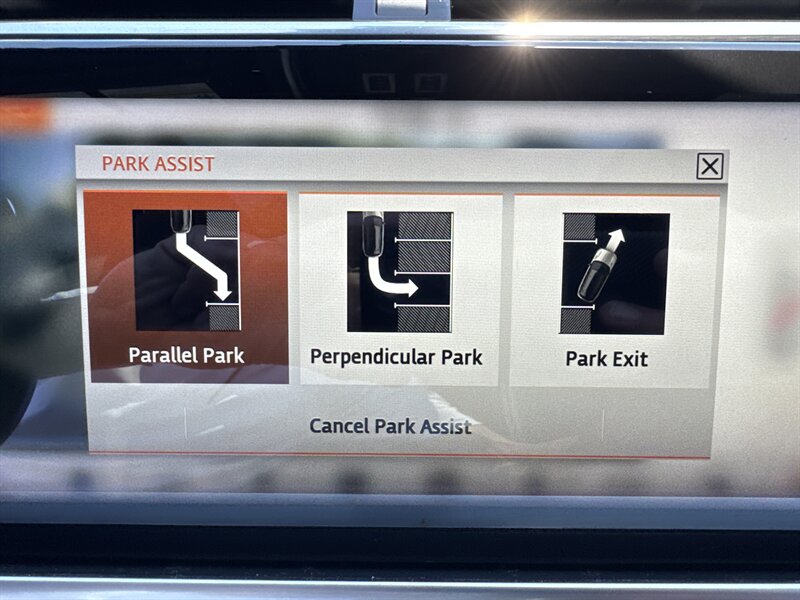This screenshot has height=600, width=800.
Task: Select the Parallel Park option
Action: 186,287
